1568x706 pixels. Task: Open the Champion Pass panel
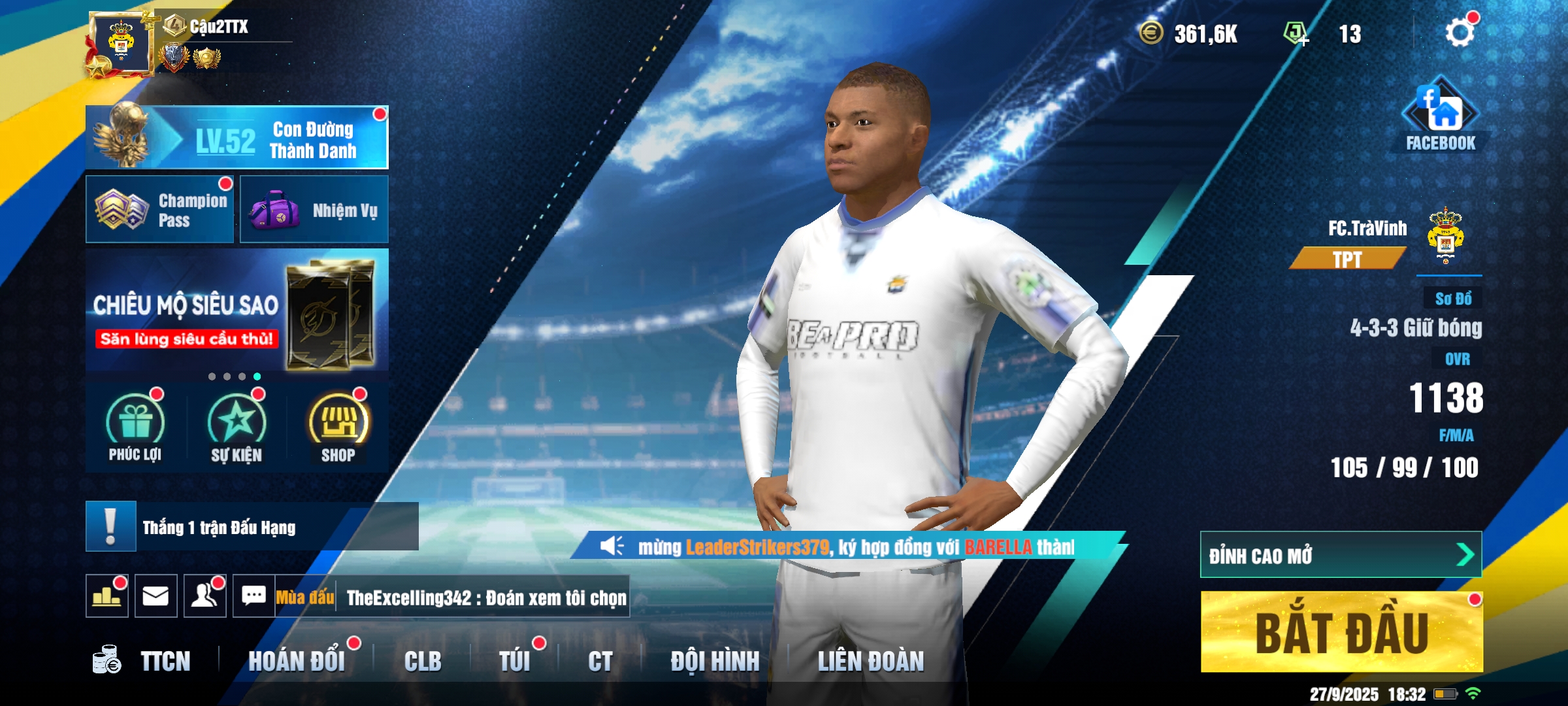click(160, 209)
